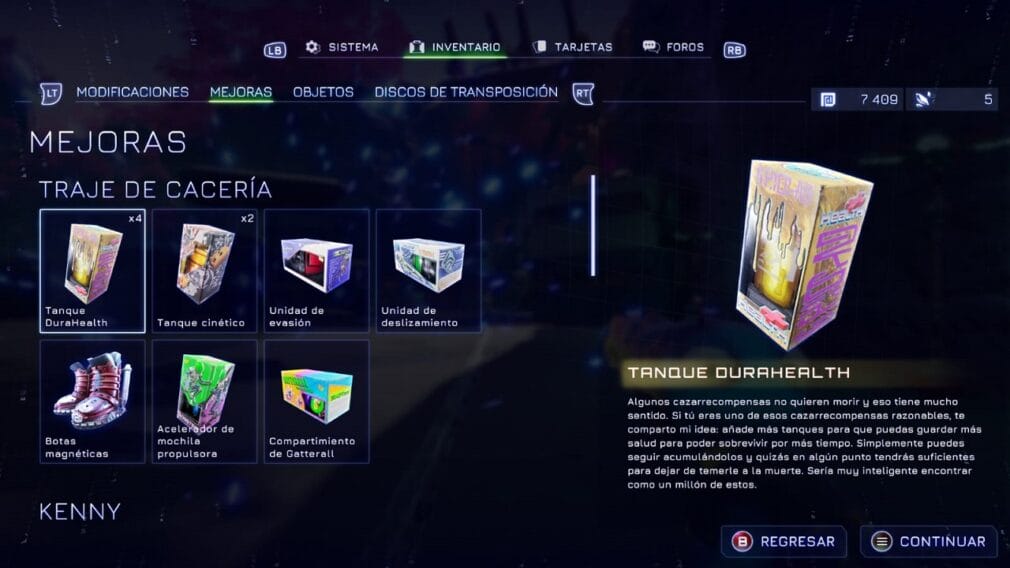
Task: Click the Regresar button
Action: pos(784,542)
